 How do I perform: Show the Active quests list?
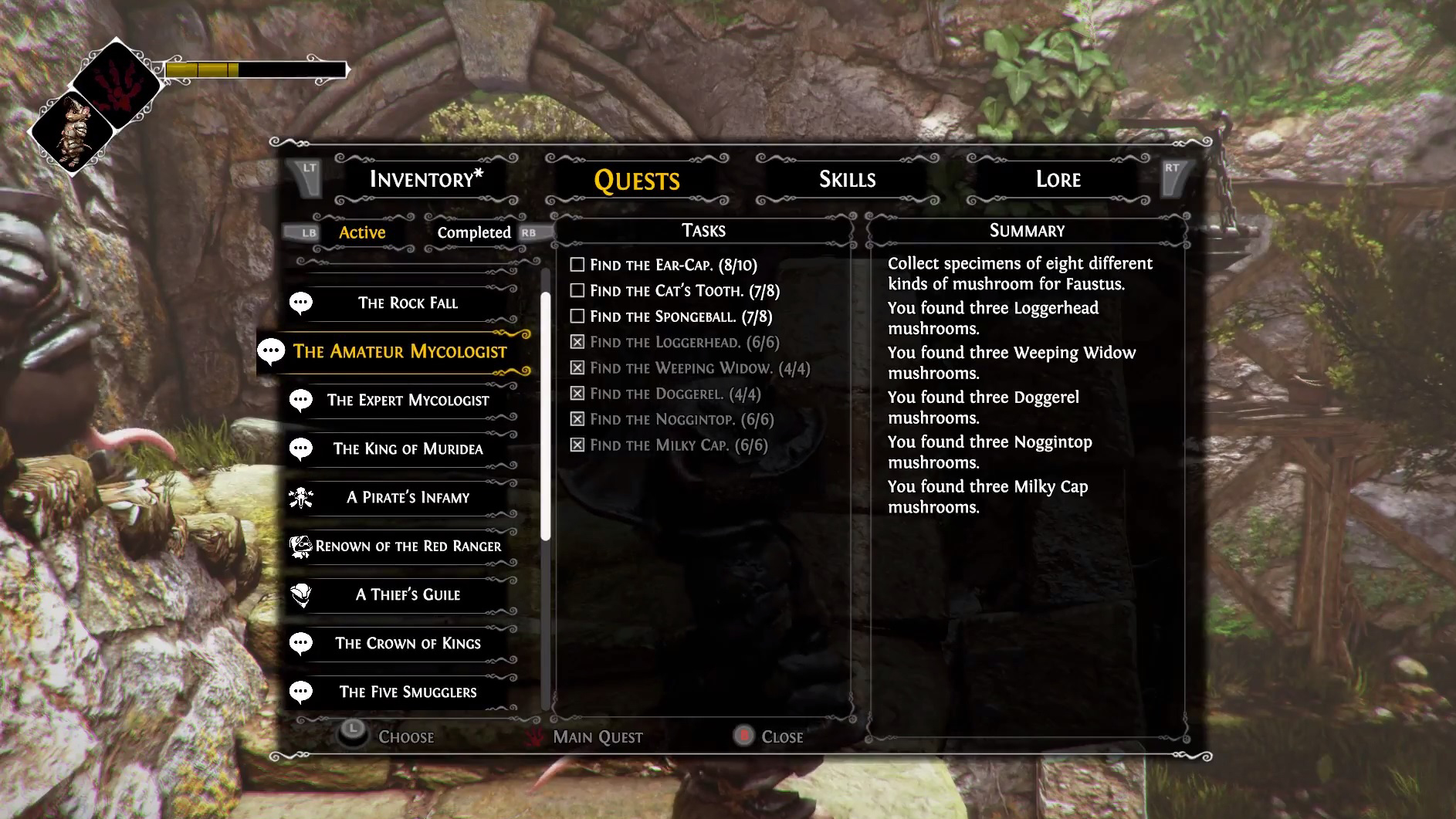click(x=362, y=232)
